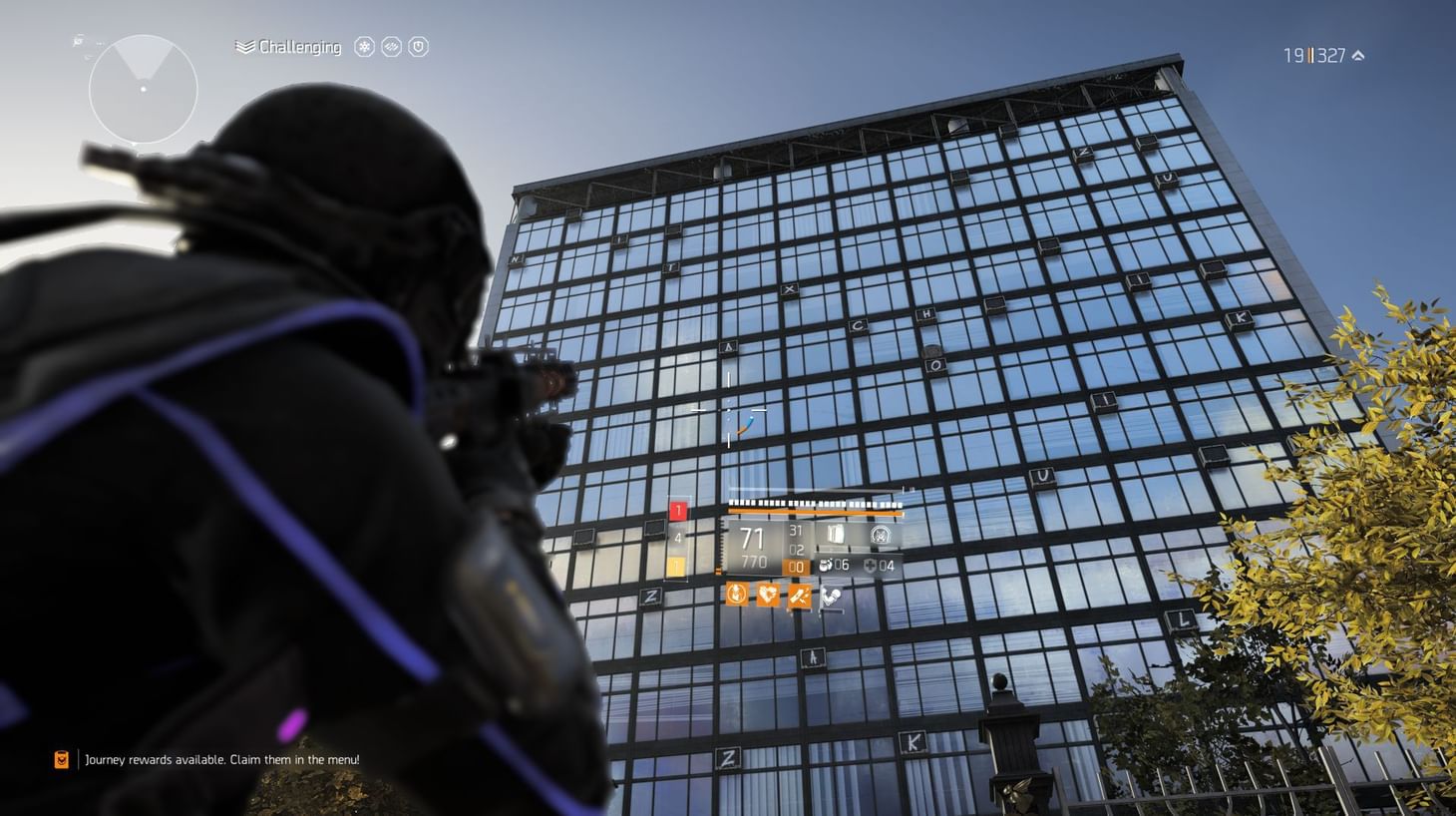Select the disrupted heart status icon

point(767,595)
